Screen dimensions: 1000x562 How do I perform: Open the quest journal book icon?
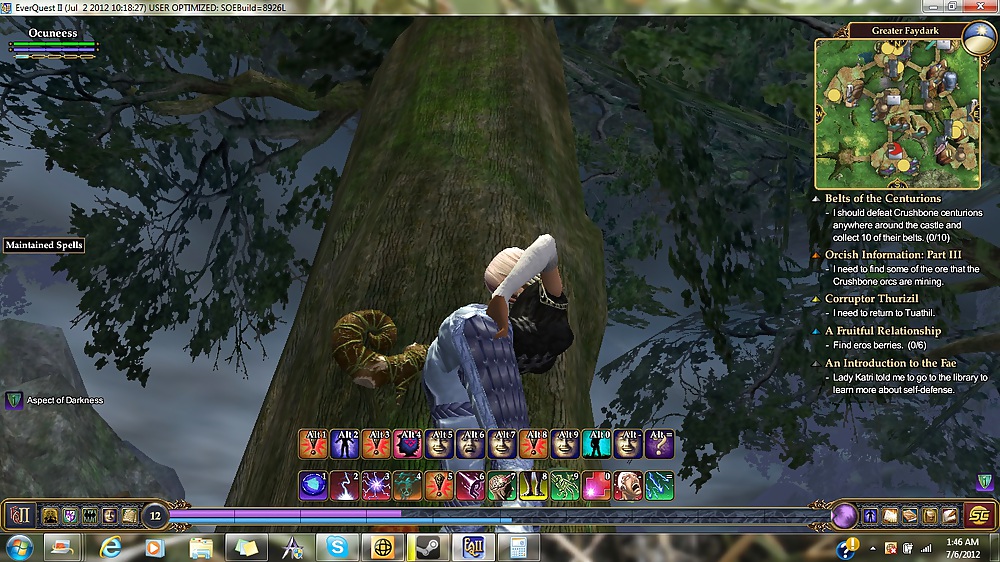[909, 516]
